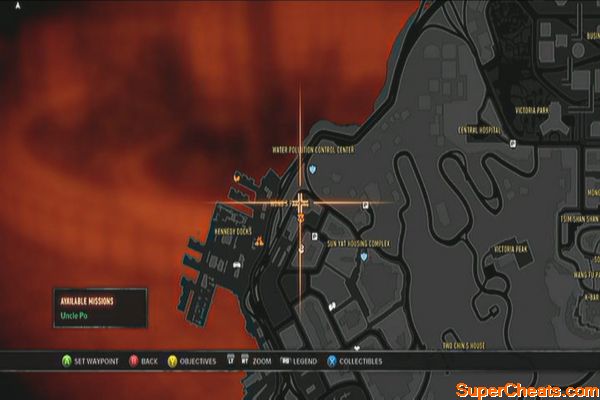Select the blue shield marker below Sun Yat Housing Complex
600x400 pixels.
(x=364, y=256)
